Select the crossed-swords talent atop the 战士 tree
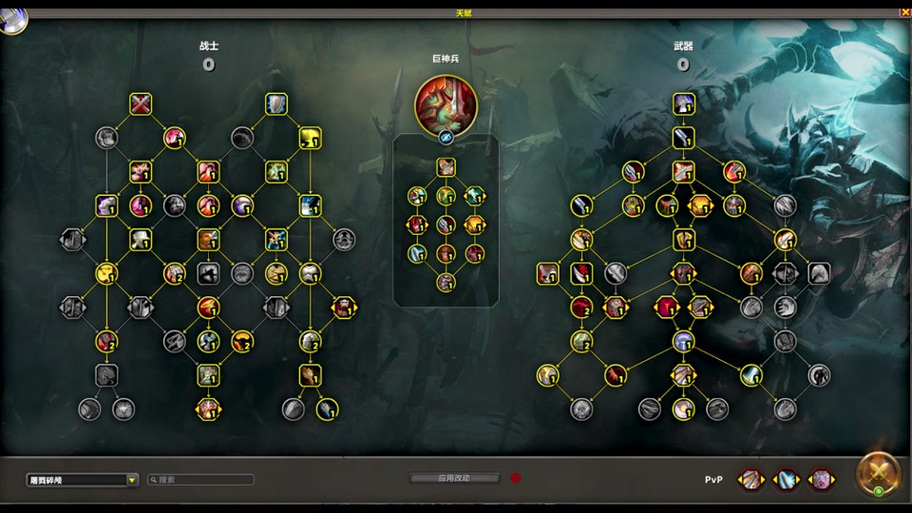Screen dimensions: 912x513 pyautogui.click(x=141, y=104)
